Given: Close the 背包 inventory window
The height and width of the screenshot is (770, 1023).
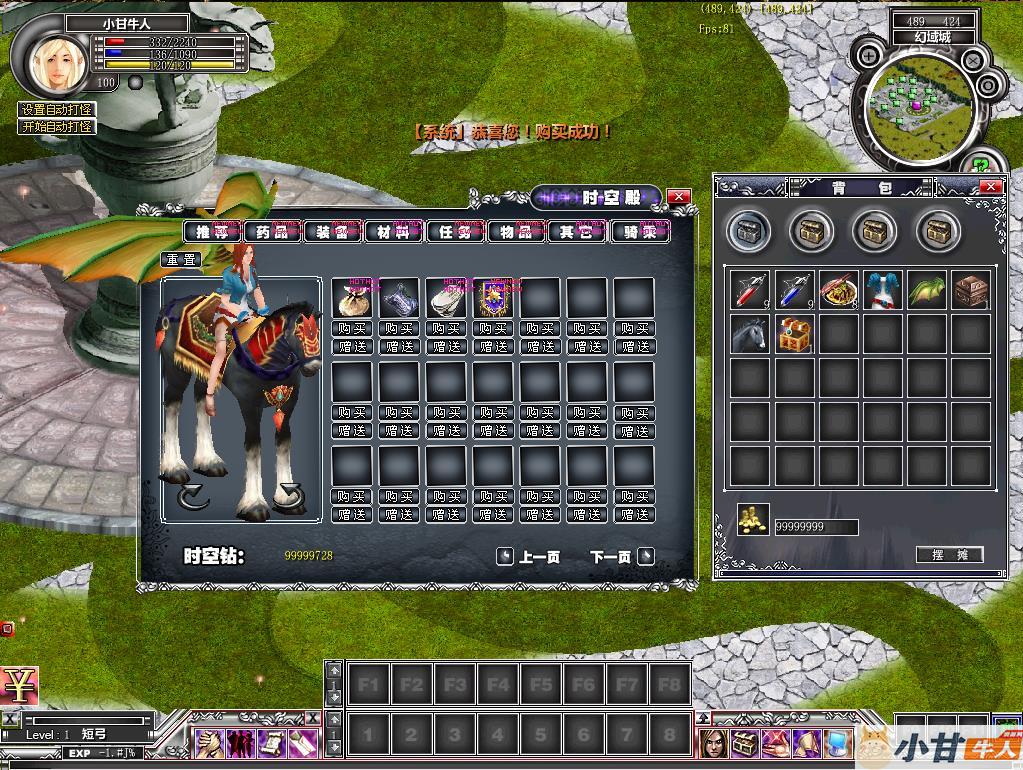Looking at the screenshot, I should coord(990,187).
